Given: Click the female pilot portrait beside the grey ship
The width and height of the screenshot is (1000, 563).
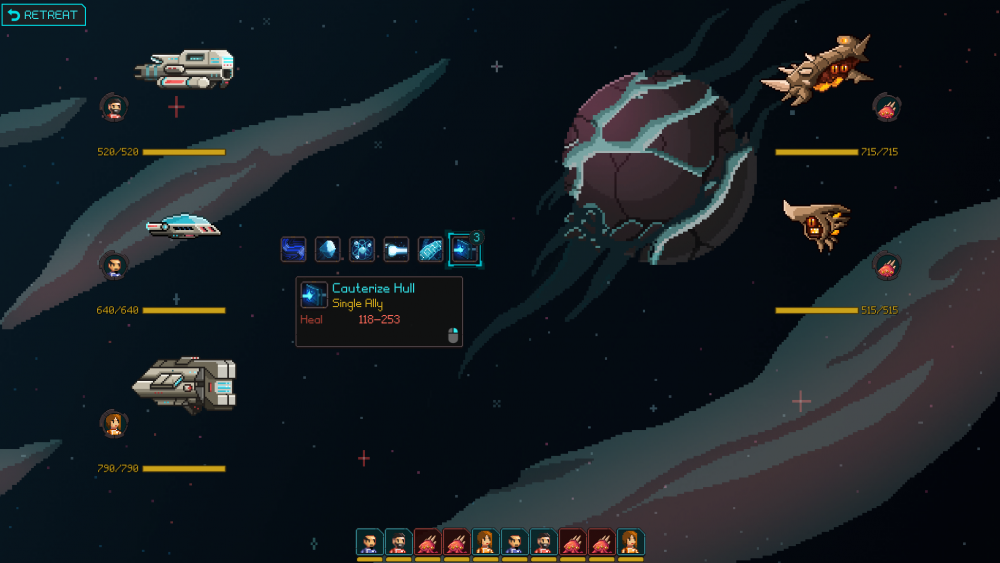Looking at the screenshot, I should click(x=114, y=423).
